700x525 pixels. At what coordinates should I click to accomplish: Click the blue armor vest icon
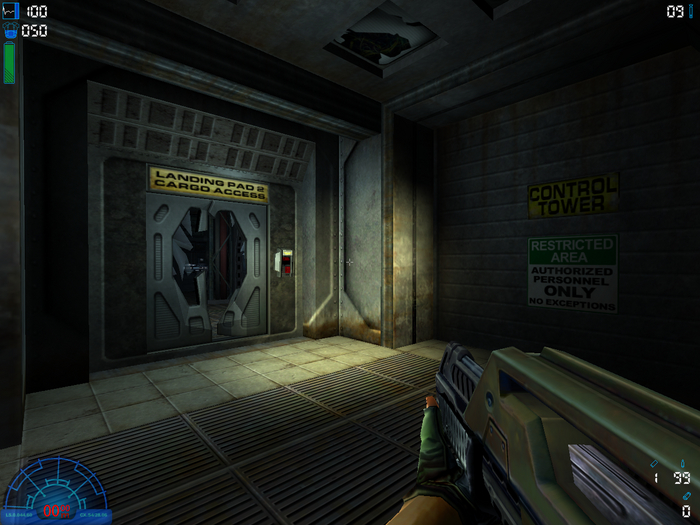tap(11, 30)
